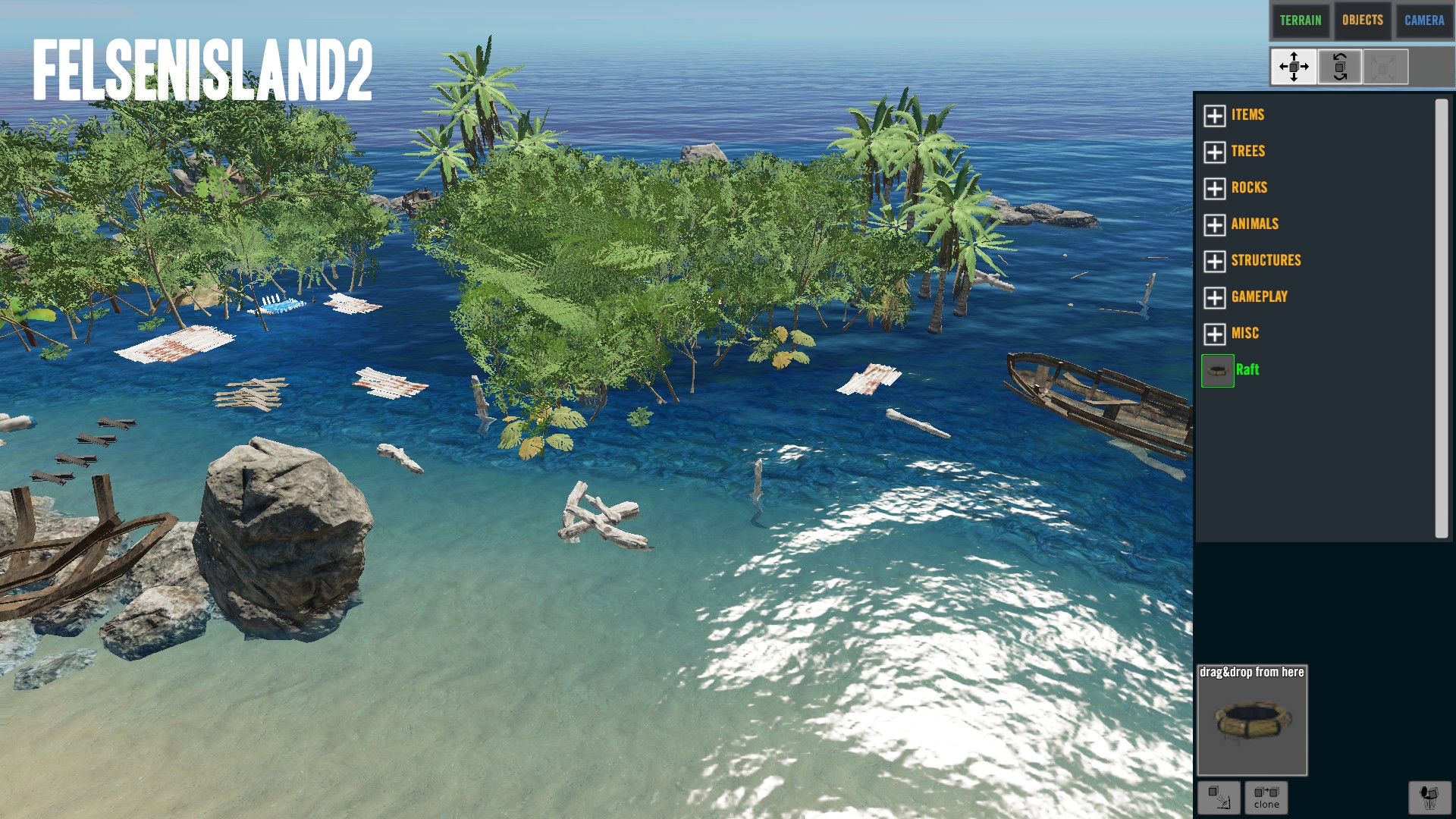
Task: Expand the Items category
Action: pos(1214,115)
